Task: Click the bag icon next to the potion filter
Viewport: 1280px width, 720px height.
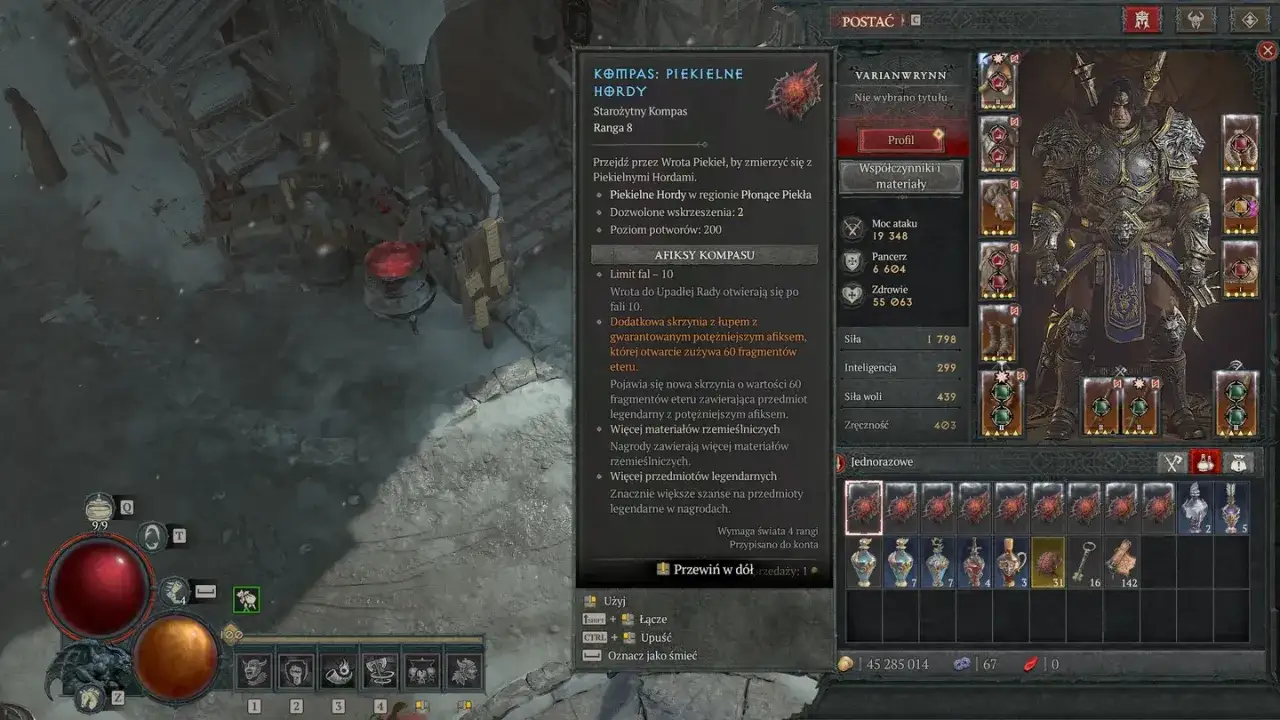Action: pyautogui.click(x=1238, y=462)
